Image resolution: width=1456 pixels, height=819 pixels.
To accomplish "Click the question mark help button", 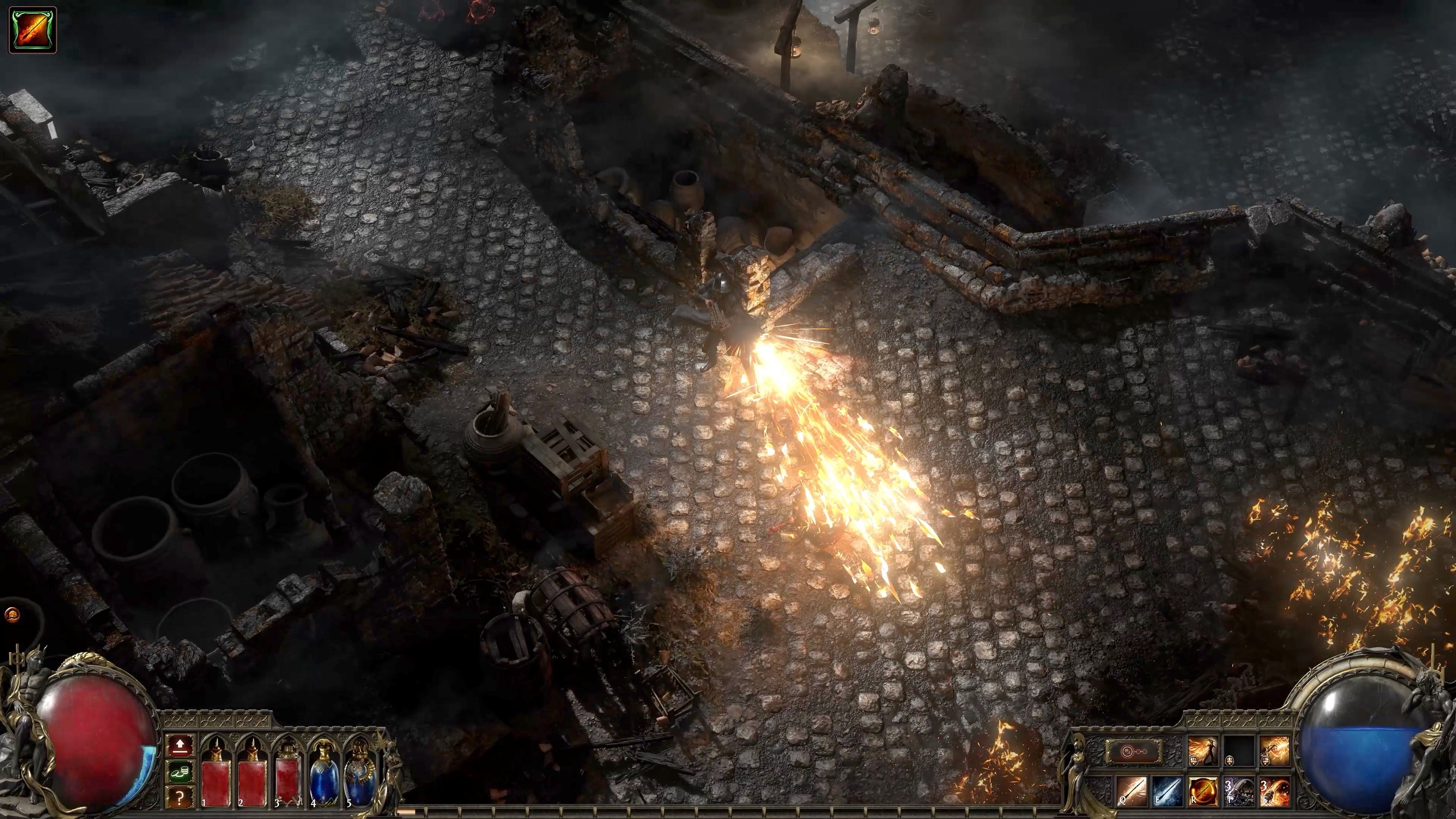I will click(x=180, y=797).
